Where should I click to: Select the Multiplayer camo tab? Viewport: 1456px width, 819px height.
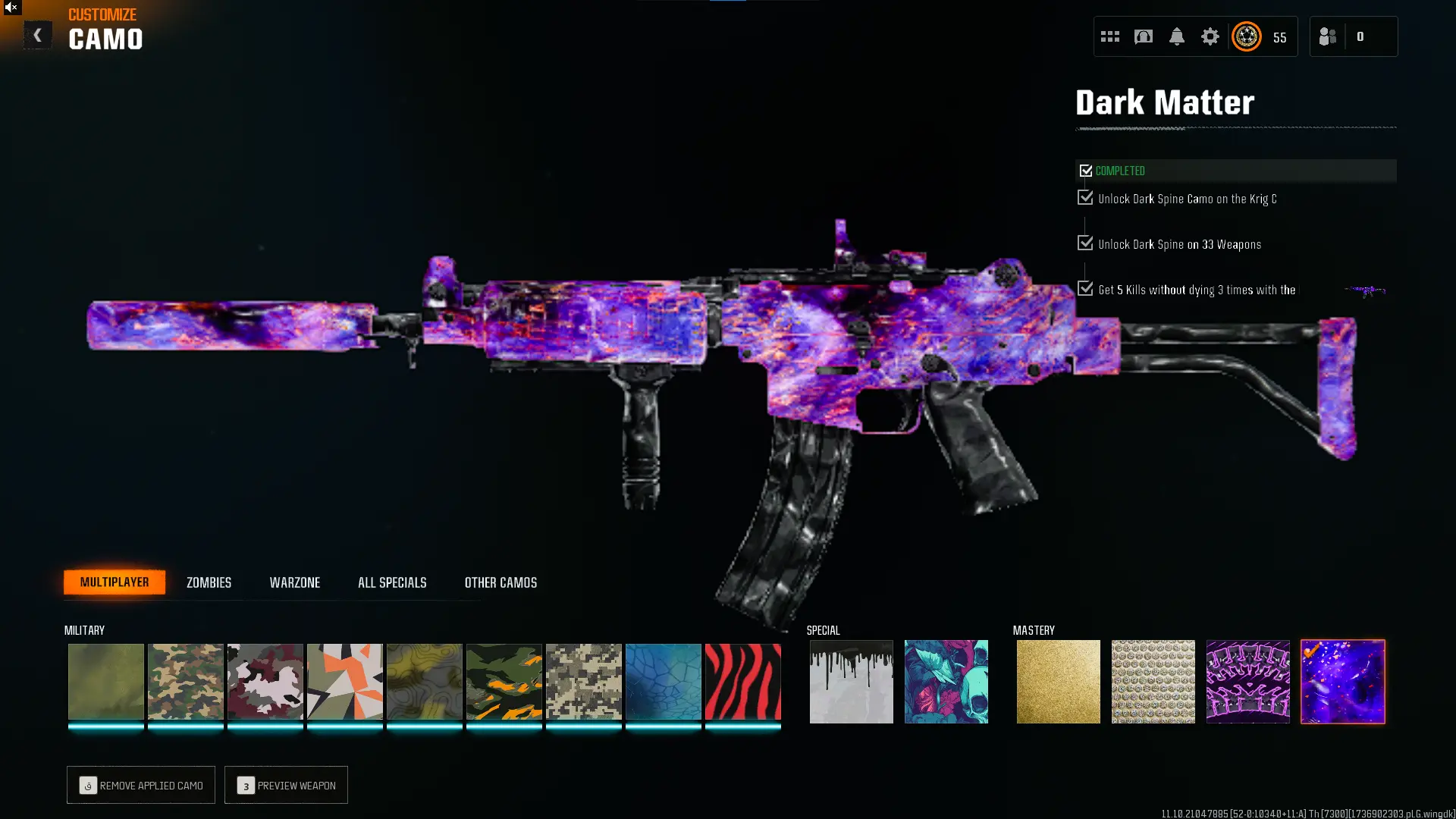point(115,582)
